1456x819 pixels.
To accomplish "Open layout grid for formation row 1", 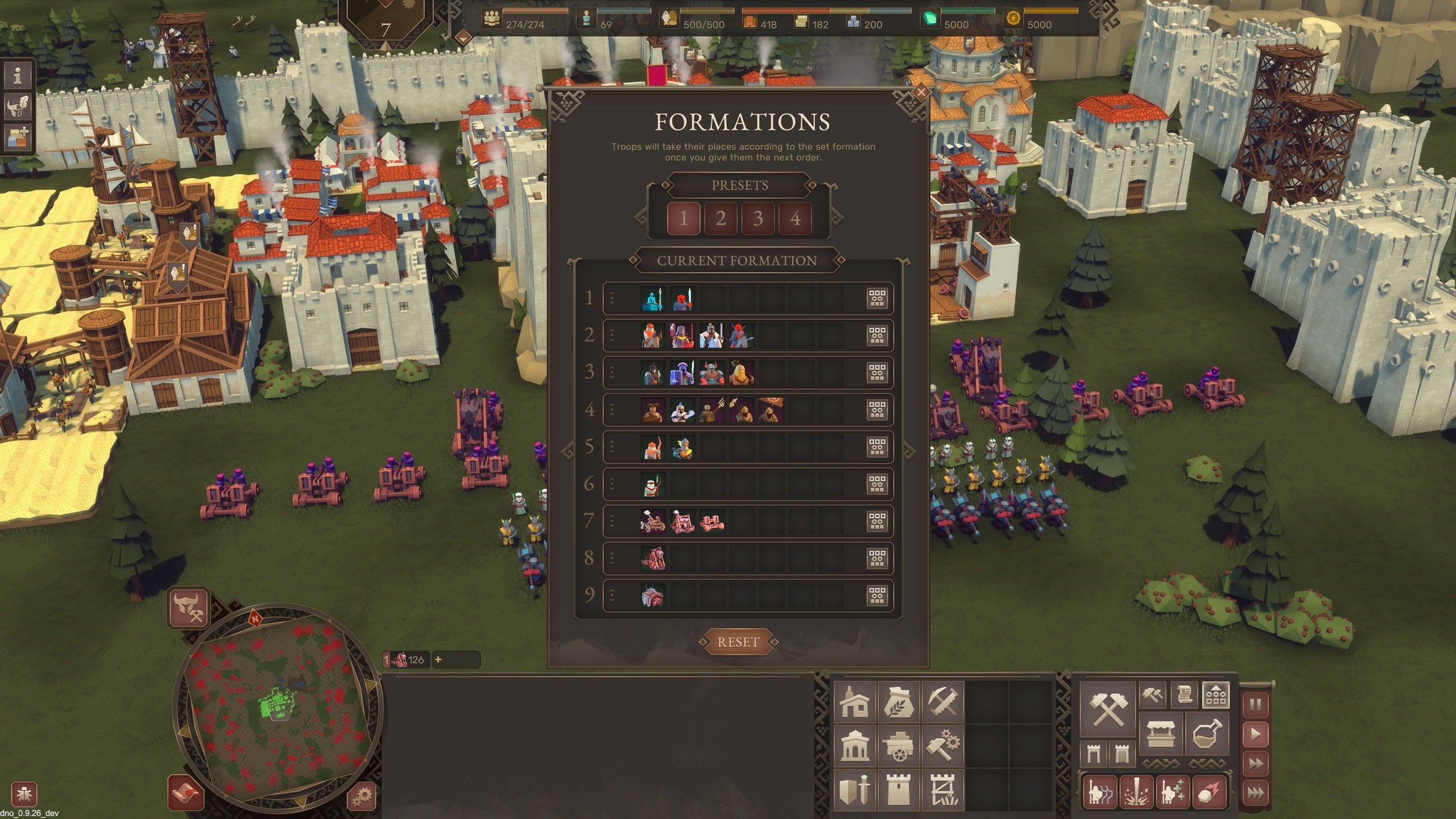I will [x=877, y=298].
